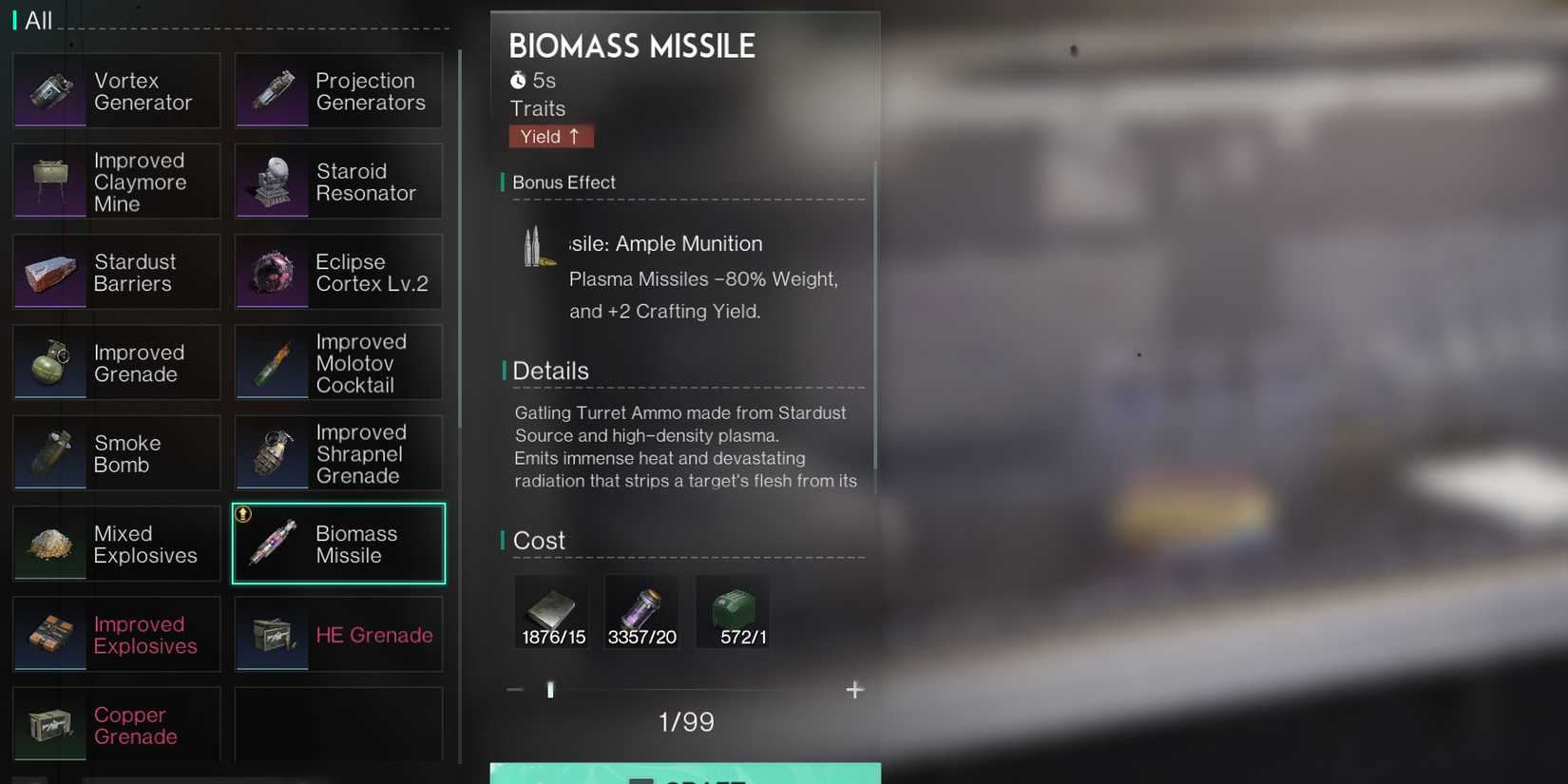
Task: Click the Copper Grenade icon
Action: [x=48, y=725]
